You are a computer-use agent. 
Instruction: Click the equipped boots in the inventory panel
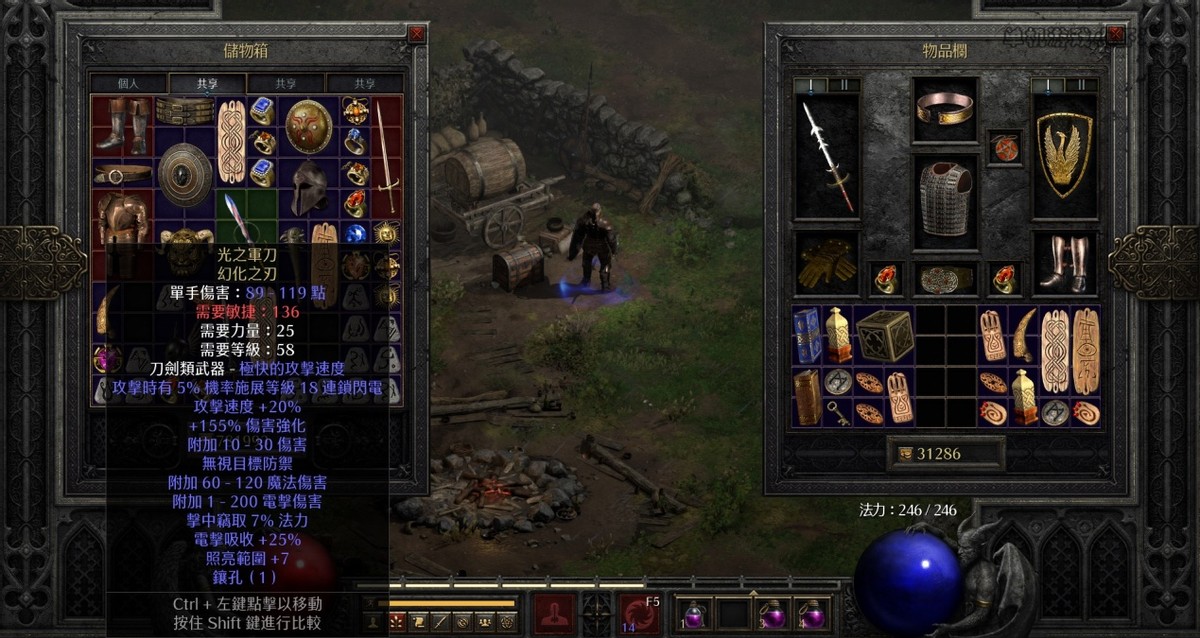(x=1064, y=263)
